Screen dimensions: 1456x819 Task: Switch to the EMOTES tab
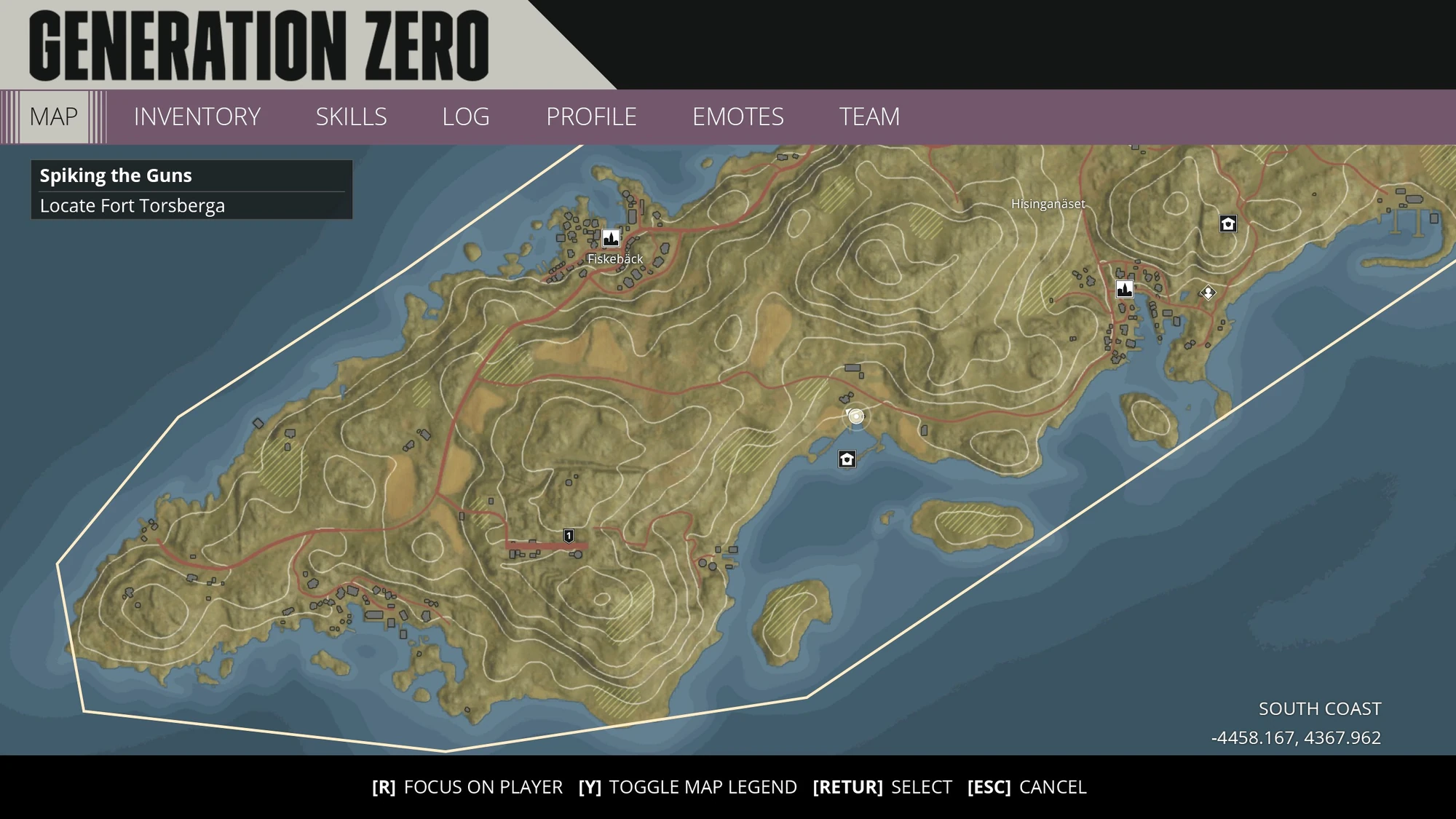[739, 116]
